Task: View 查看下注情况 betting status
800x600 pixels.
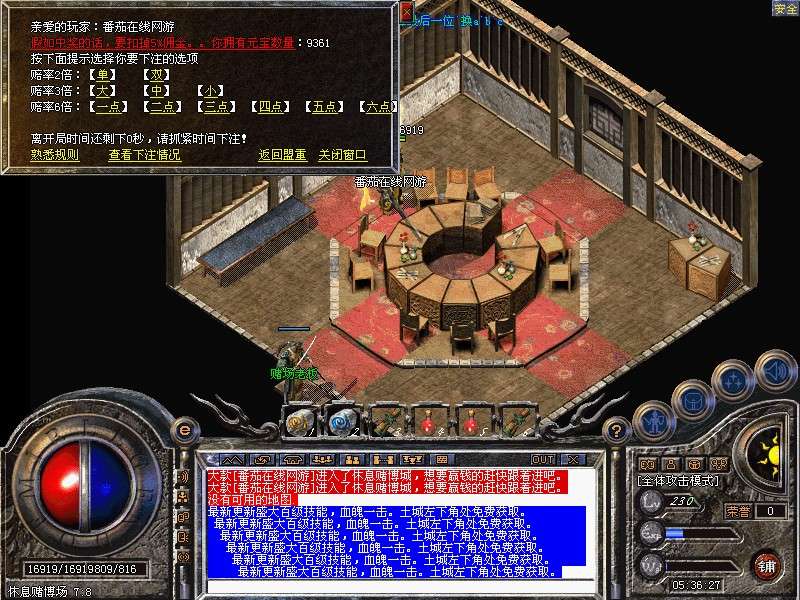Action: [144, 155]
